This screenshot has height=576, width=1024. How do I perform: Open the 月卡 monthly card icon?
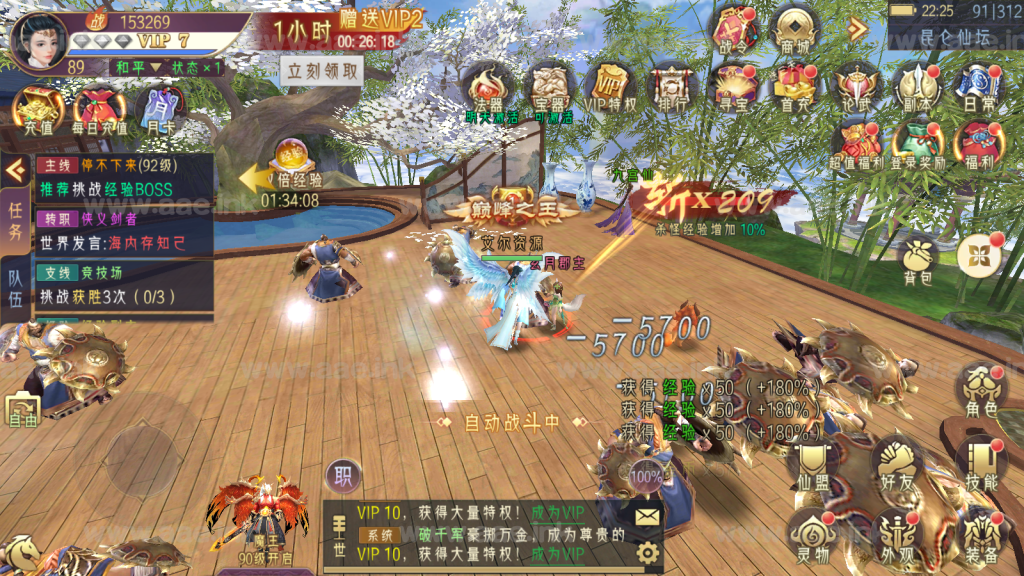point(157,109)
